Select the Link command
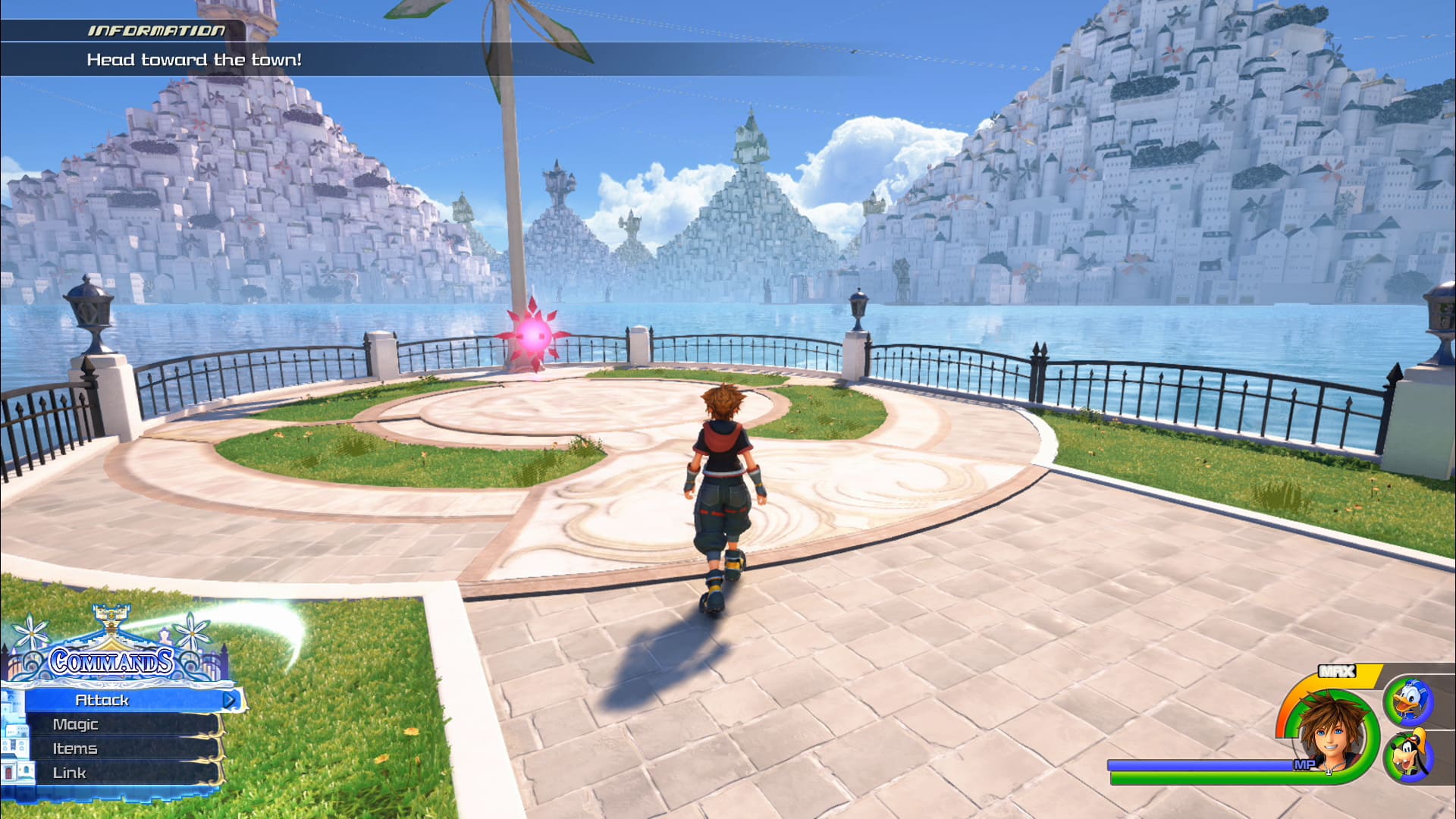Image resolution: width=1456 pixels, height=819 pixels. coord(69,771)
